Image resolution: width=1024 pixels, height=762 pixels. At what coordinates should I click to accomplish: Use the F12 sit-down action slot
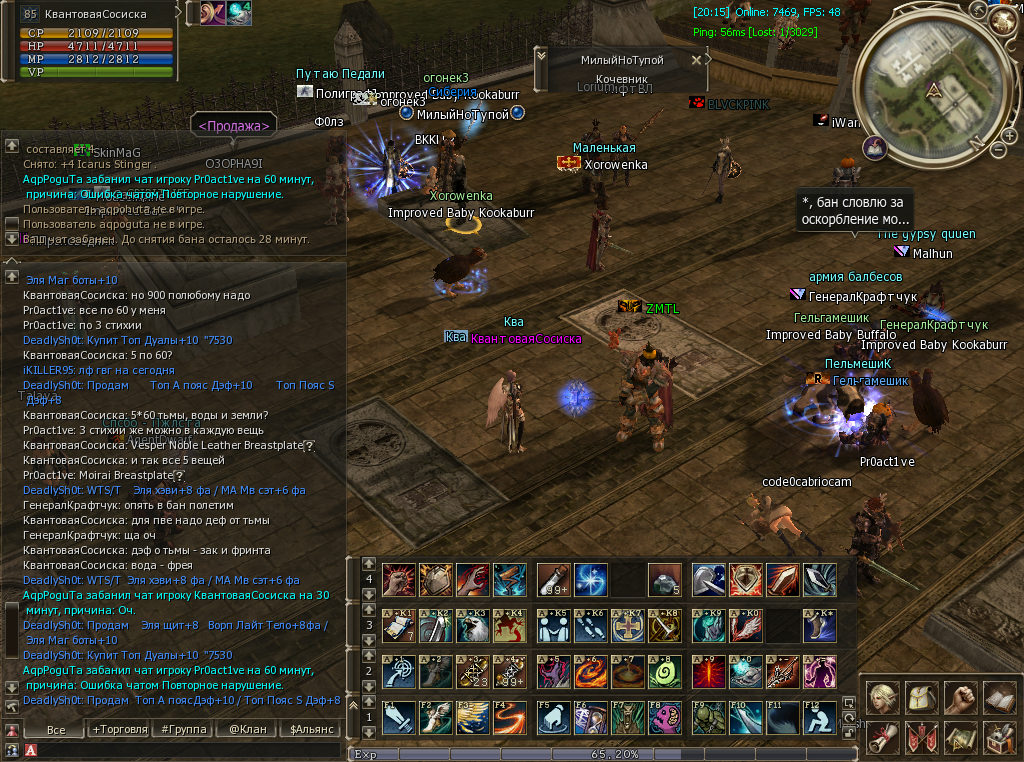tap(818, 718)
